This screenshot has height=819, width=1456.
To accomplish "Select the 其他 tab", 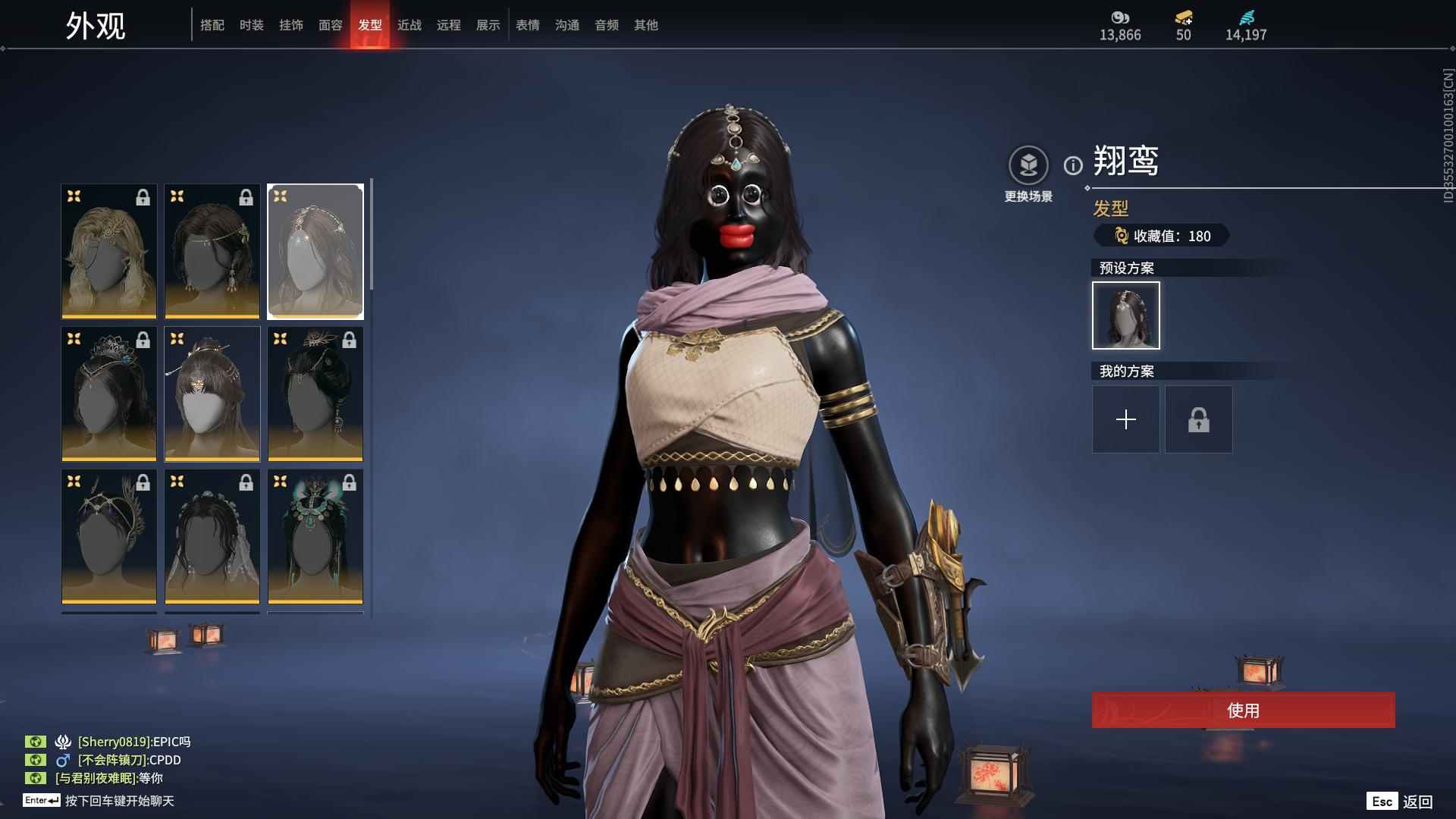I will tap(646, 25).
